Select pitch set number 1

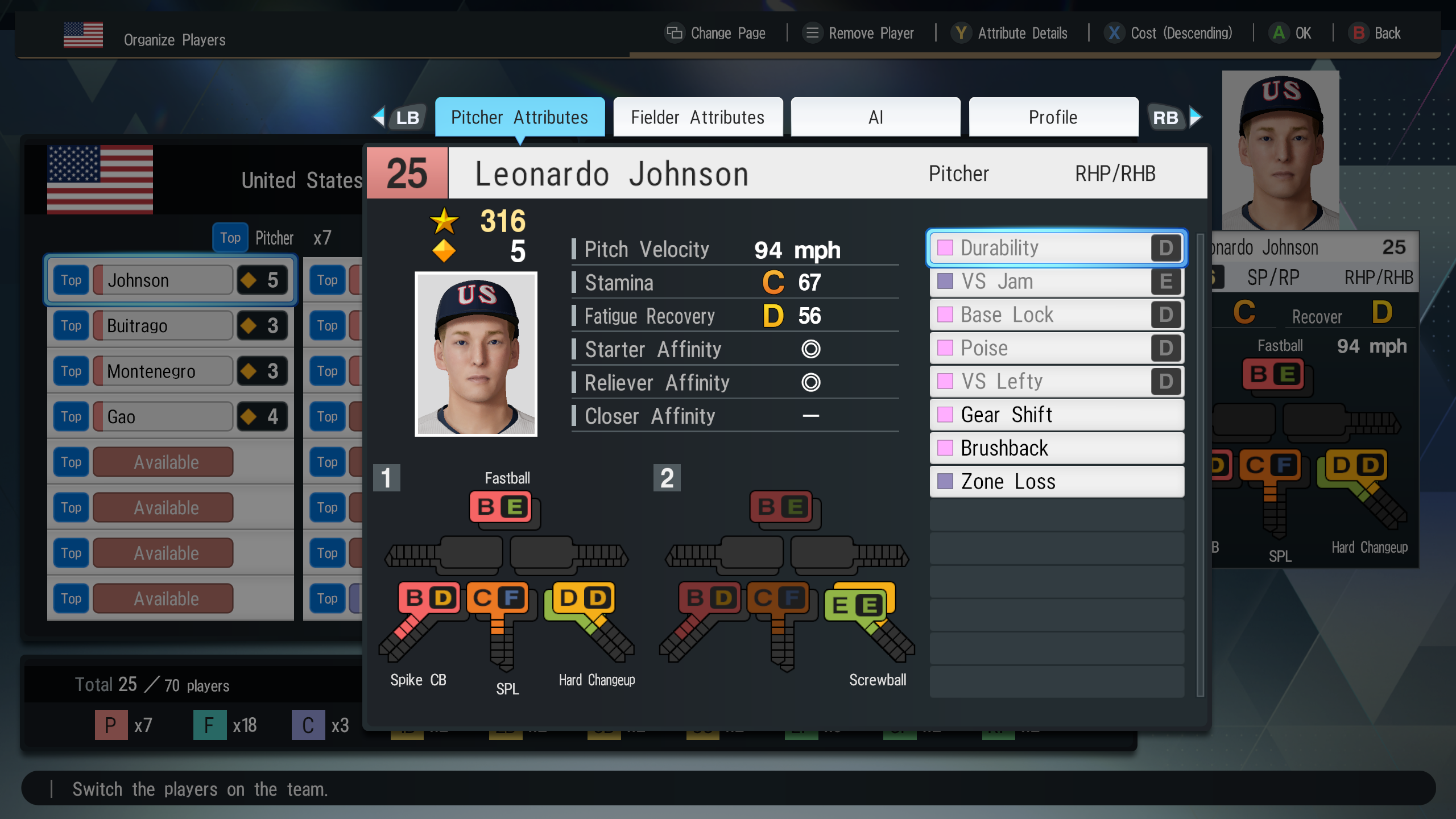[386, 478]
